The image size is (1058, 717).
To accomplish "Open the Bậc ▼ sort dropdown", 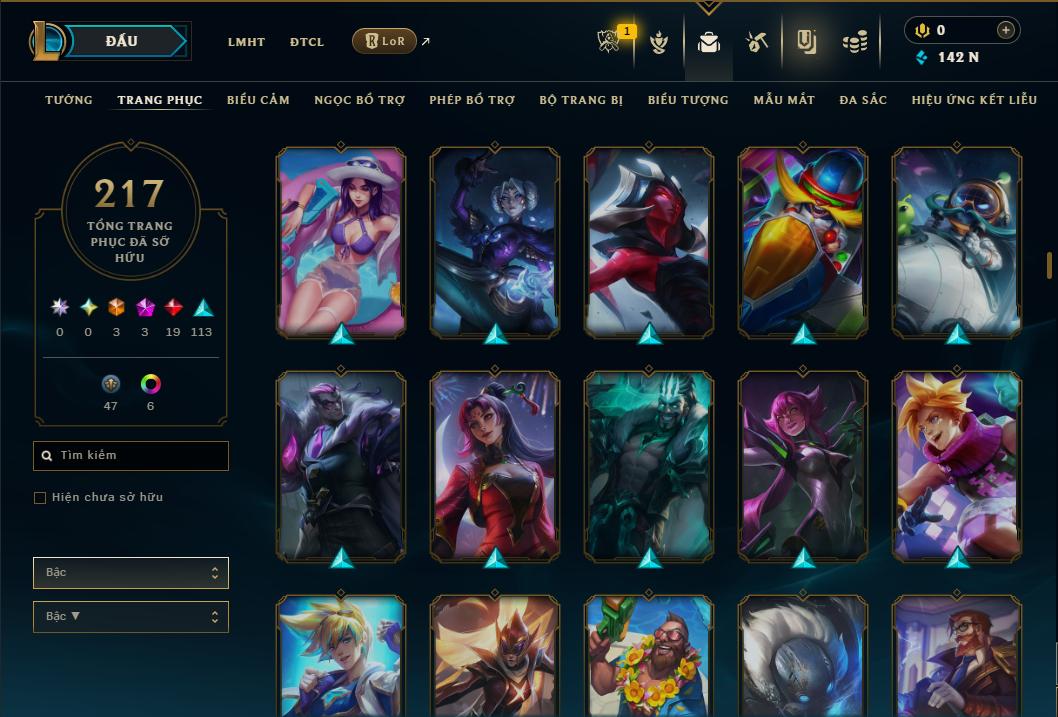I will [x=131, y=617].
